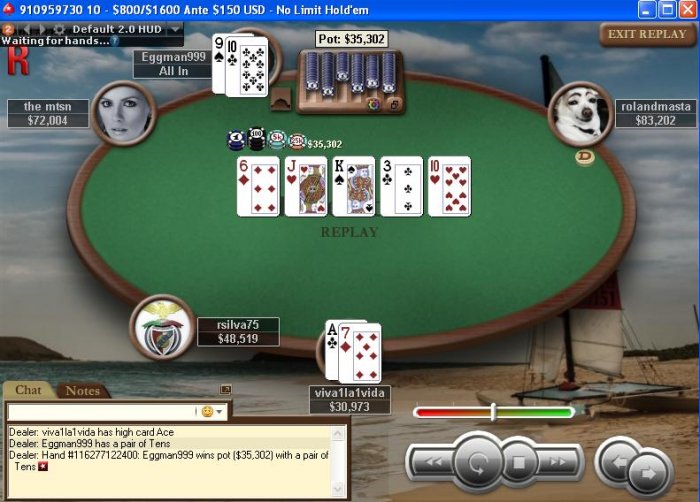Switch to the Notes tab
This screenshot has height=502, width=700.
click(82, 391)
